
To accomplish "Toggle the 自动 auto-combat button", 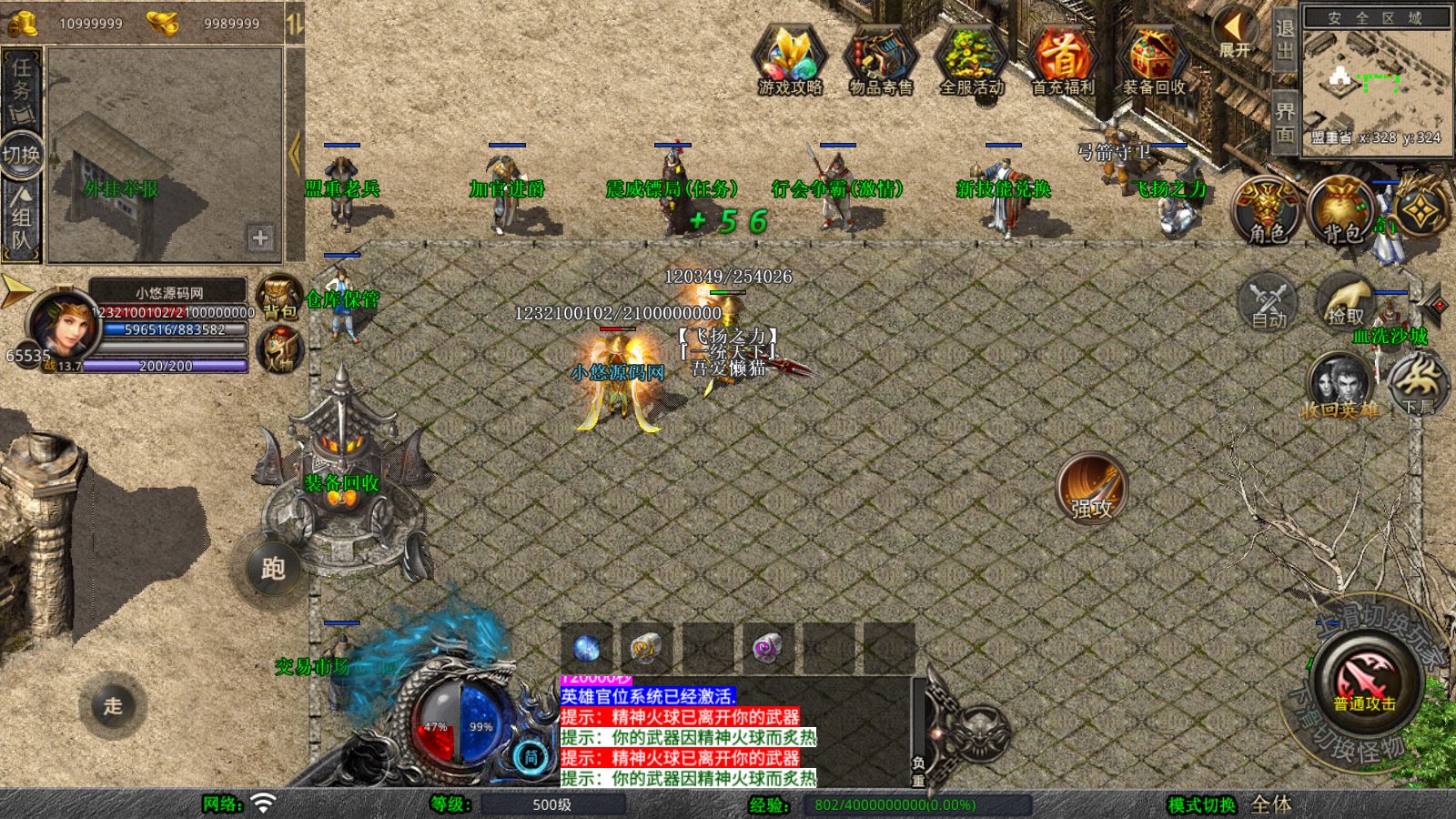I will pos(1268,301).
